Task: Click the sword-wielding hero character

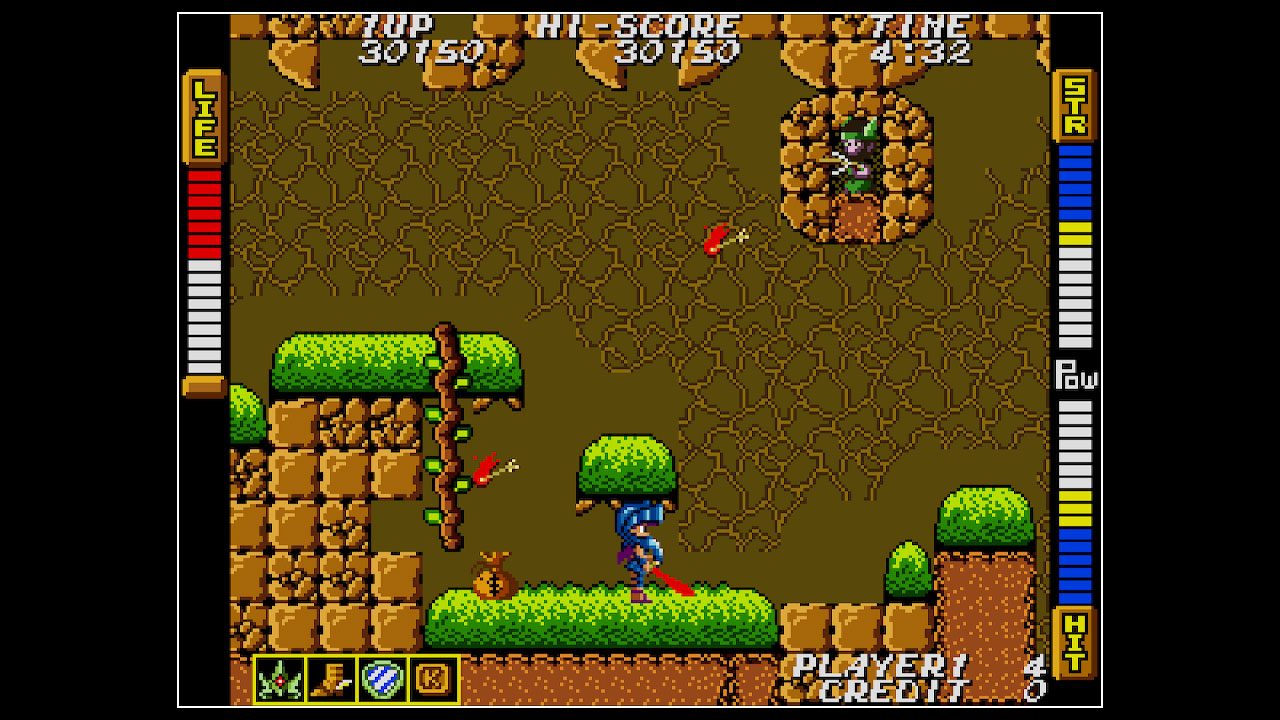Action: point(640,550)
